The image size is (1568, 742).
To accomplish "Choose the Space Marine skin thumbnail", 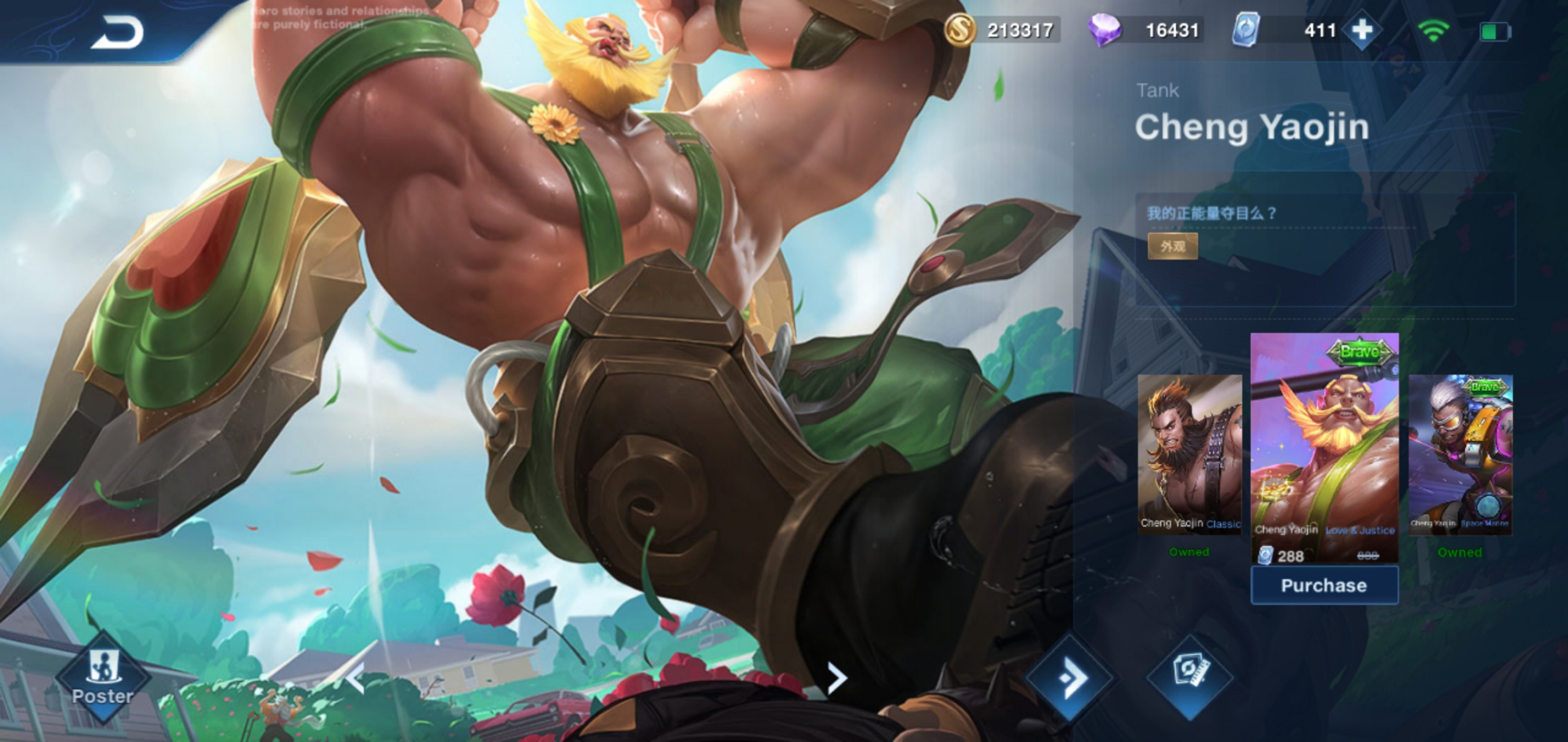I will point(1460,454).
